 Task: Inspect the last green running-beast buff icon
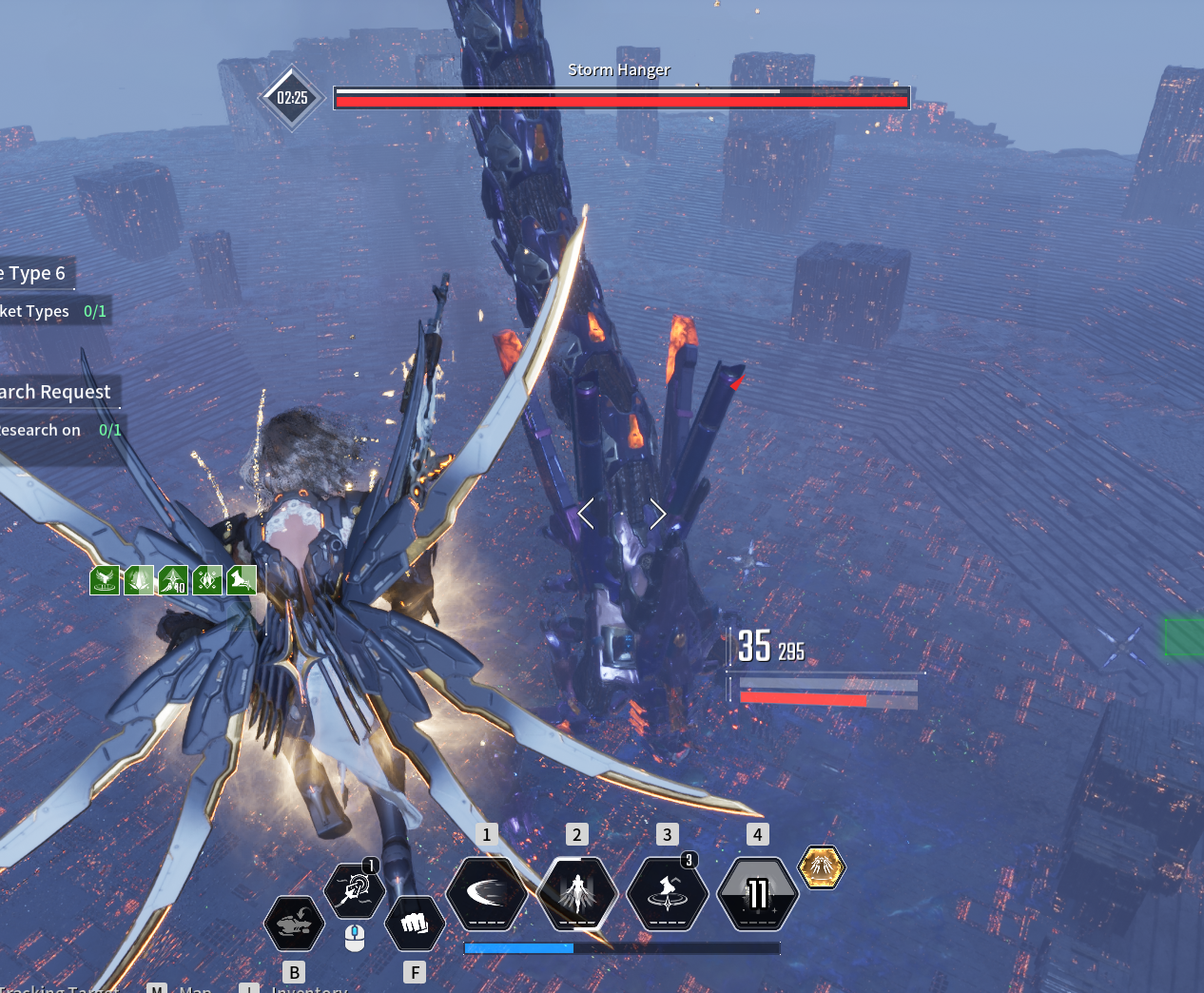[242, 579]
